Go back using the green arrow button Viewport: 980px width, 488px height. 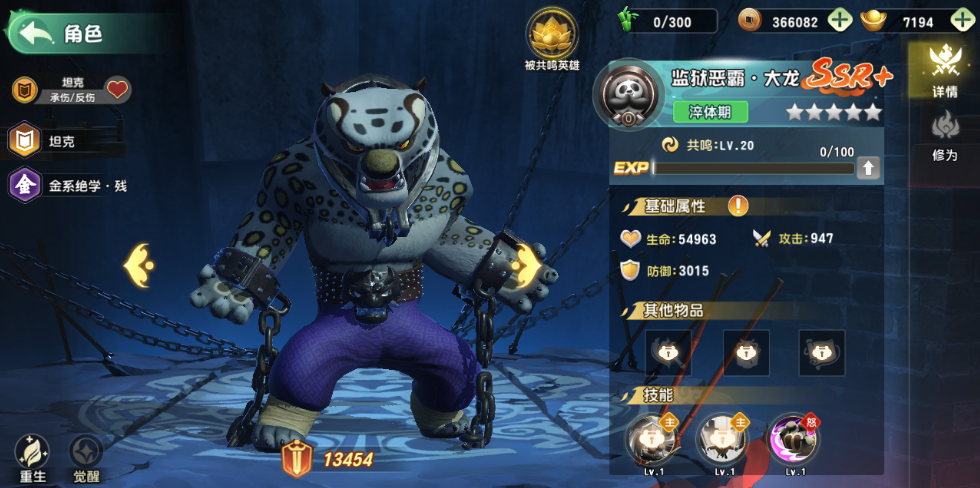35,33
